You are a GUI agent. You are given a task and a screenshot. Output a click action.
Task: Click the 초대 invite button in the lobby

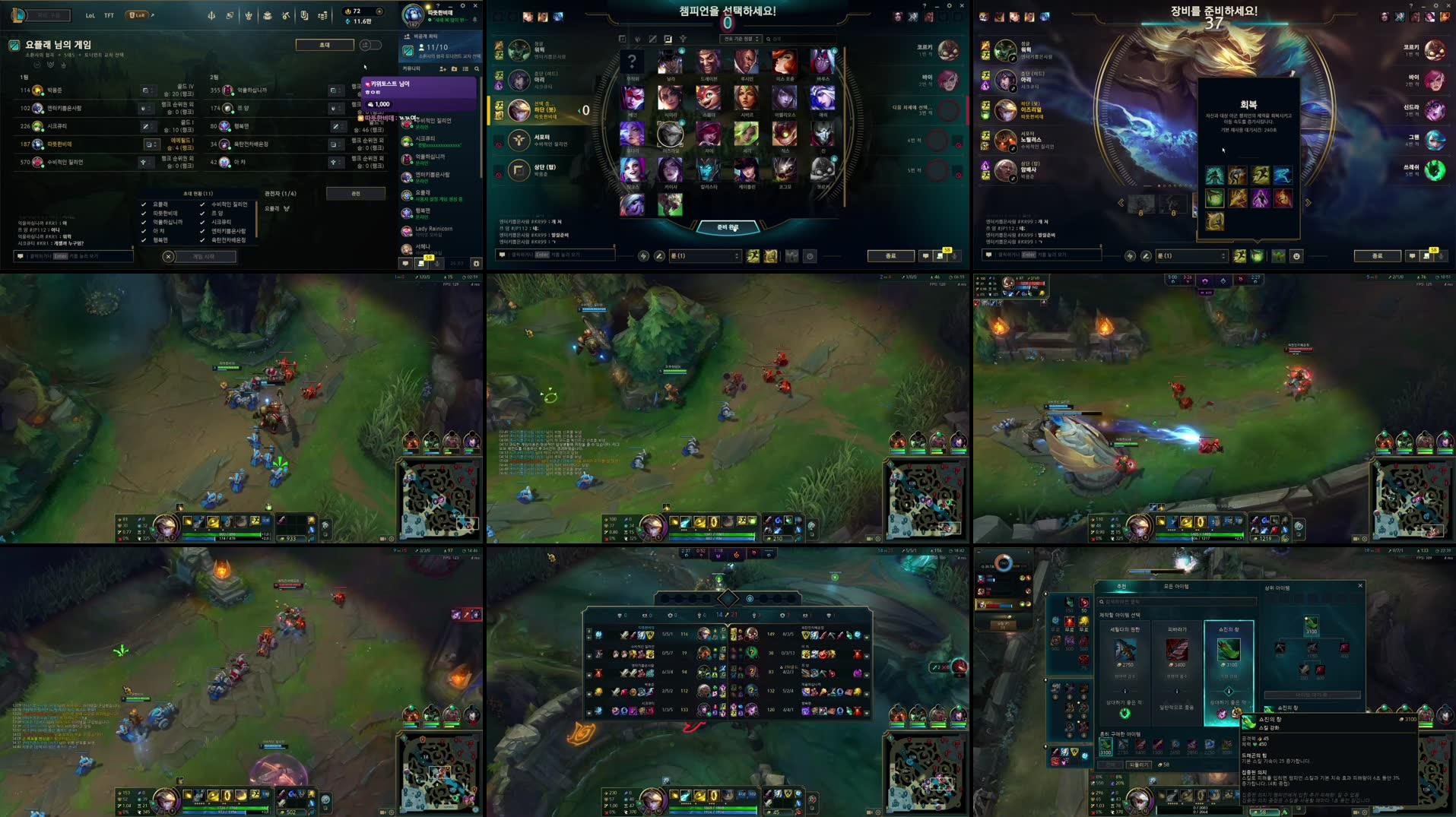tap(325, 45)
